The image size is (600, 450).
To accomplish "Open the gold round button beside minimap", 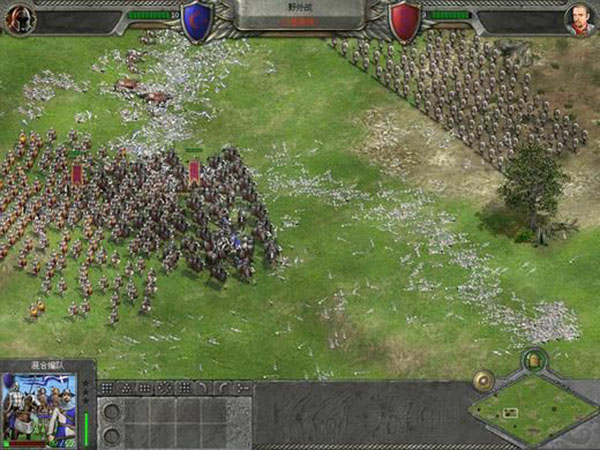I will tap(484, 381).
